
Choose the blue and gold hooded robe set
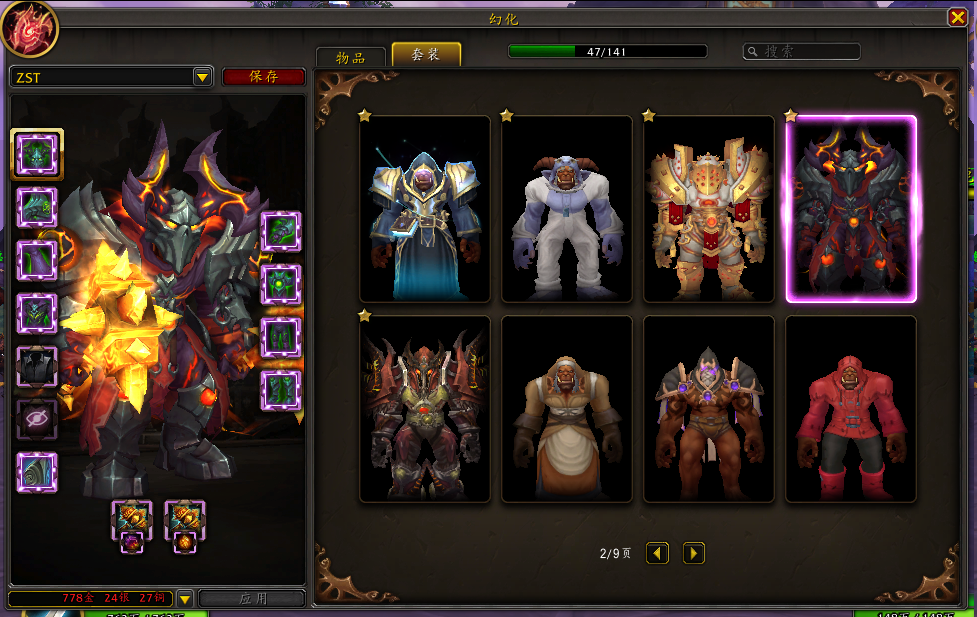tap(425, 209)
